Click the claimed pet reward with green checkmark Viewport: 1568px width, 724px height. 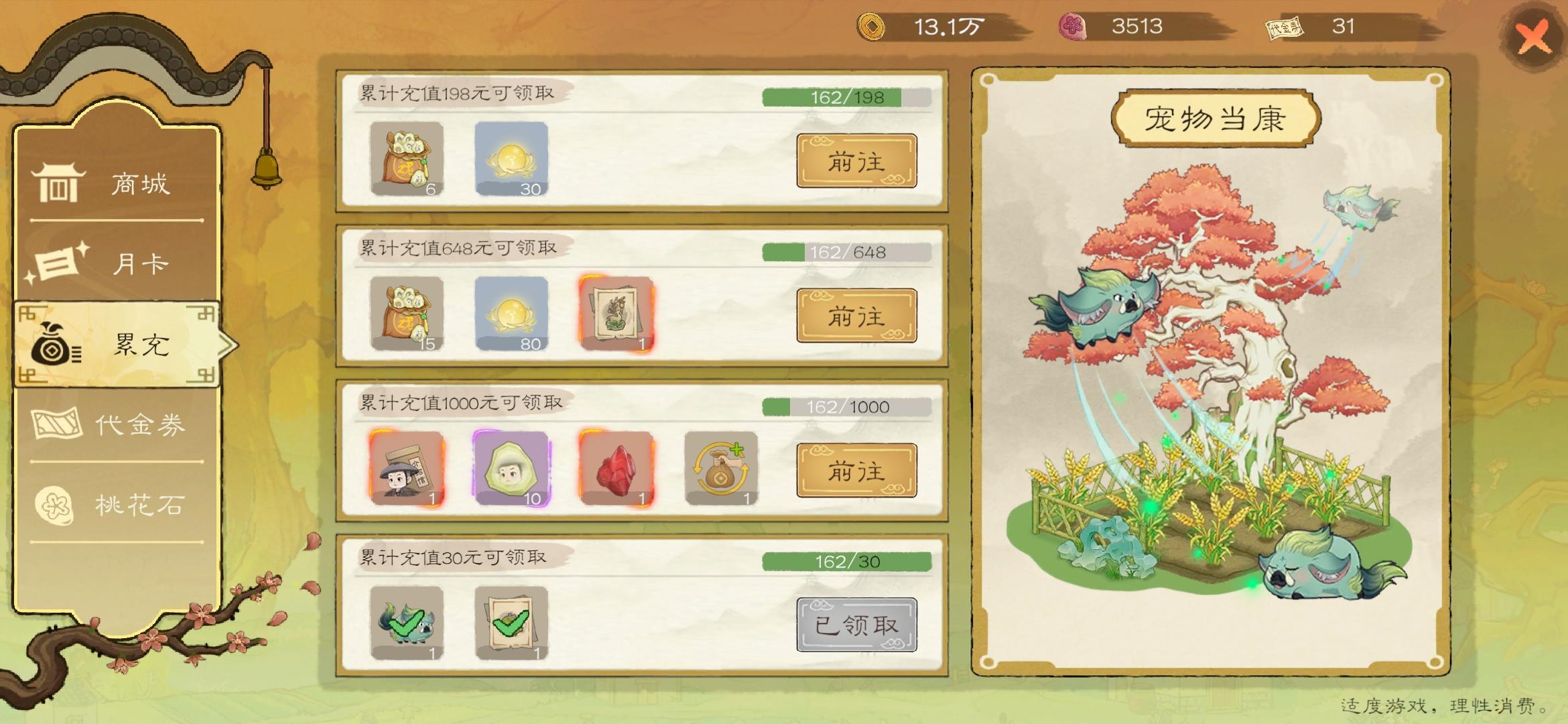coord(405,623)
